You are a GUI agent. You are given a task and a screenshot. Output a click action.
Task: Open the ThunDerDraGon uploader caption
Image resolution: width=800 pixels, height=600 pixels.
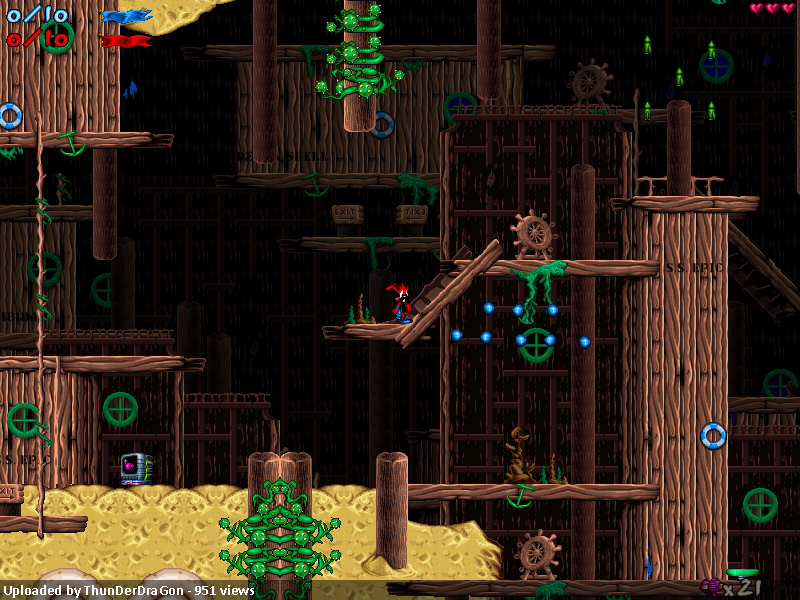click(x=128, y=590)
